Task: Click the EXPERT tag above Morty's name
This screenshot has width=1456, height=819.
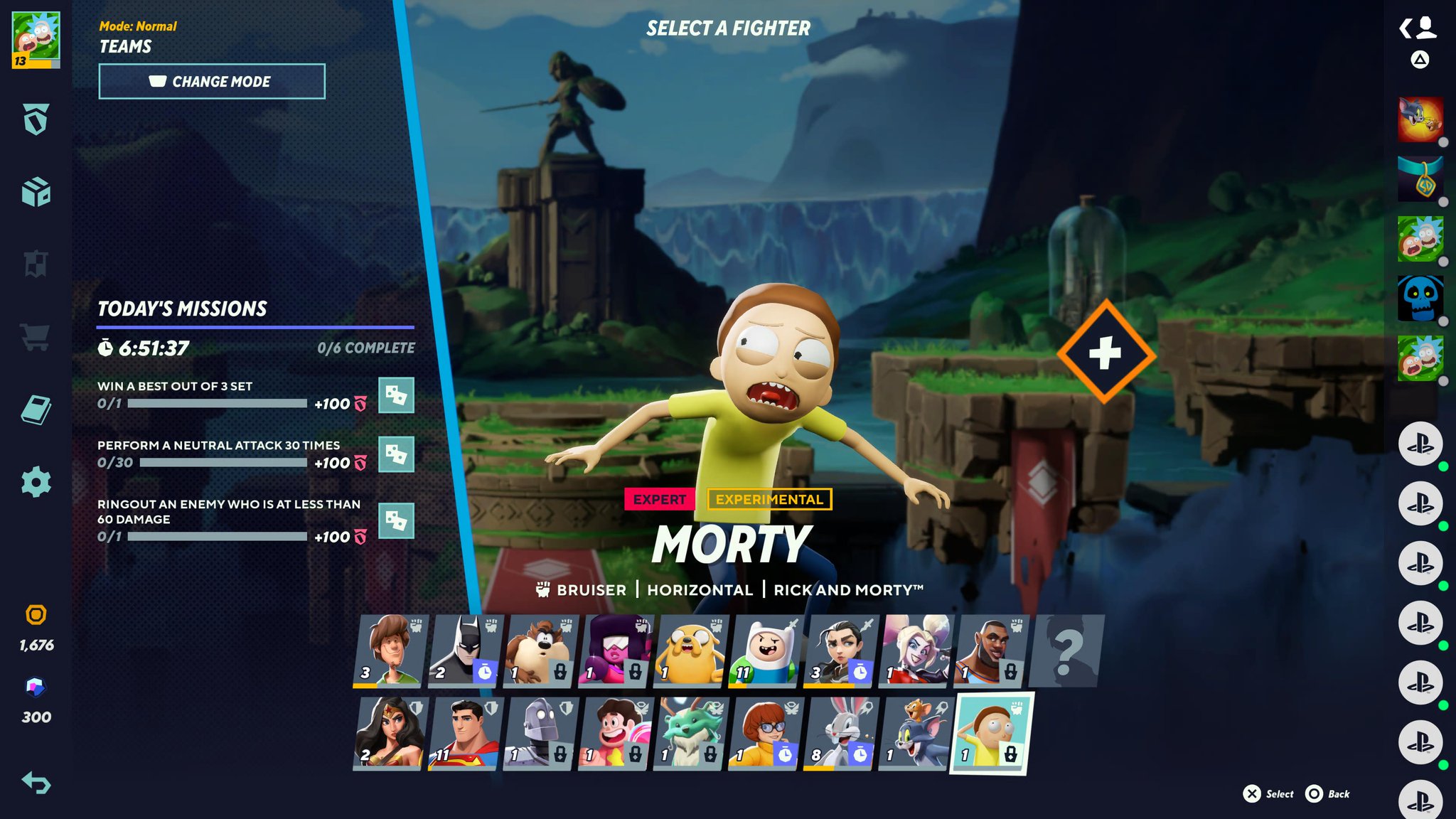Action: [x=658, y=499]
